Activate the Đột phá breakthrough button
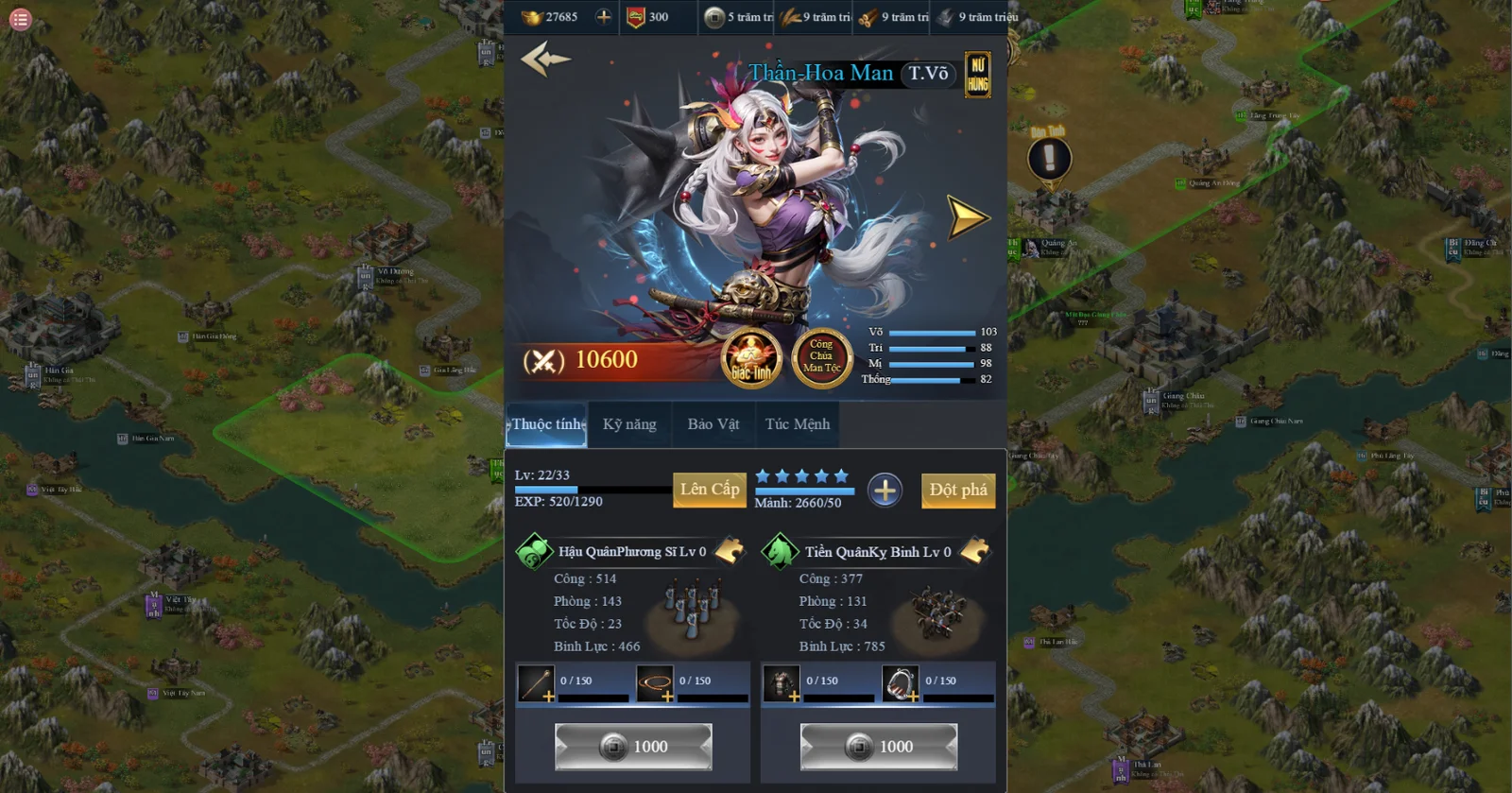 click(x=957, y=490)
